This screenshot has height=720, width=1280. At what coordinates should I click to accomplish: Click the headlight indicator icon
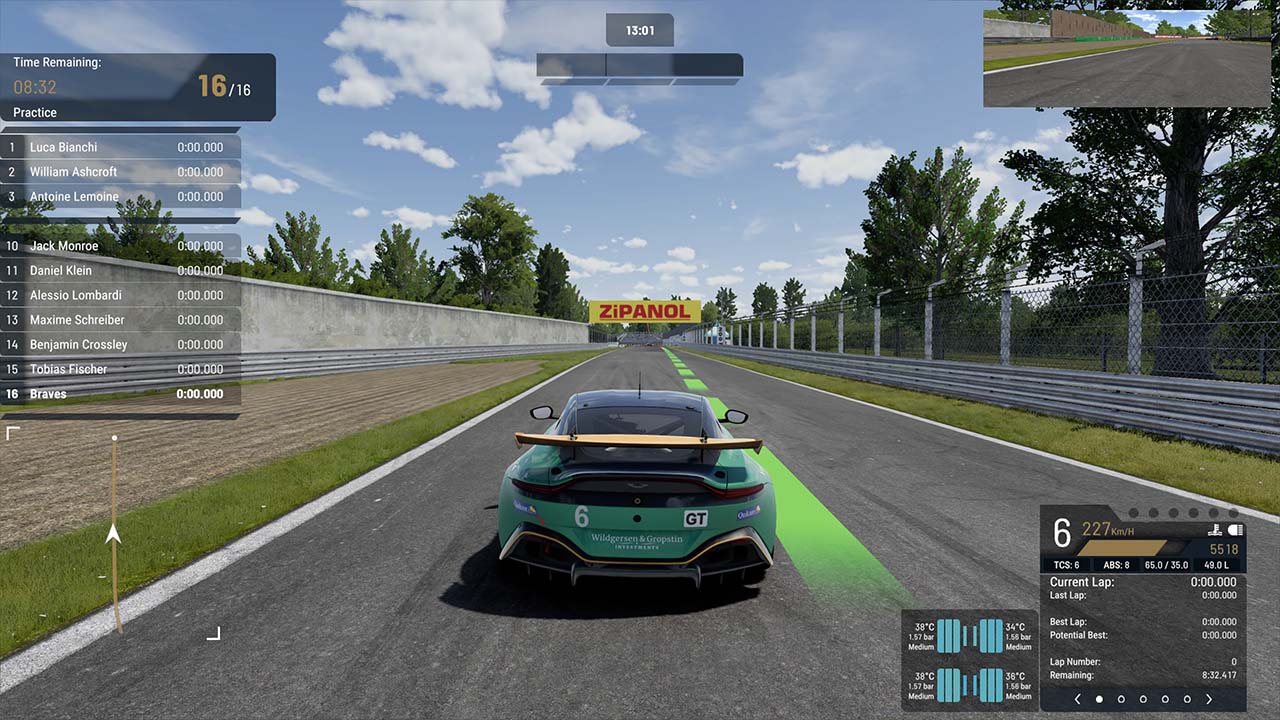point(1234,530)
